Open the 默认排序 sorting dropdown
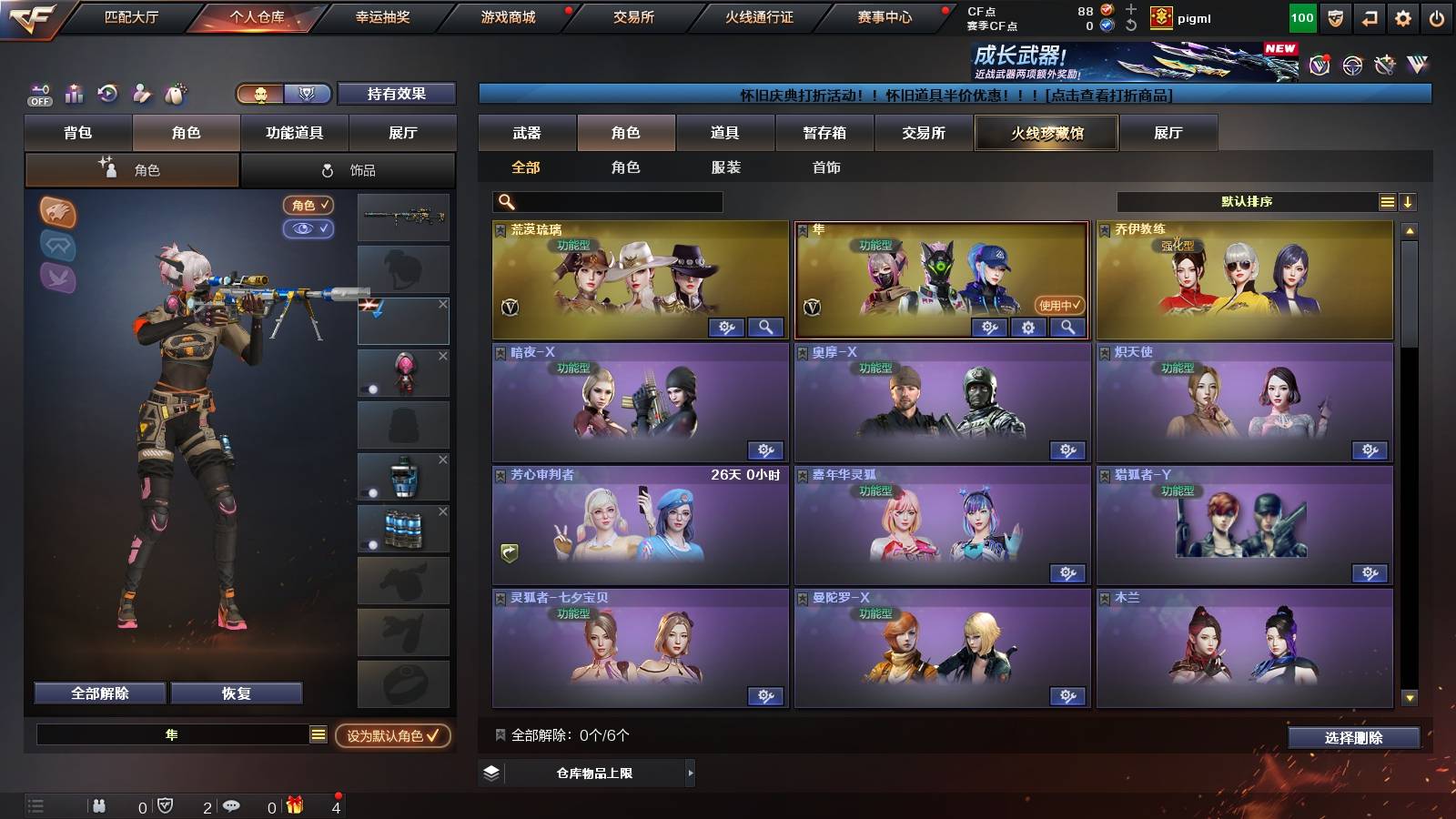1456x819 pixels. click(1247, 201)
